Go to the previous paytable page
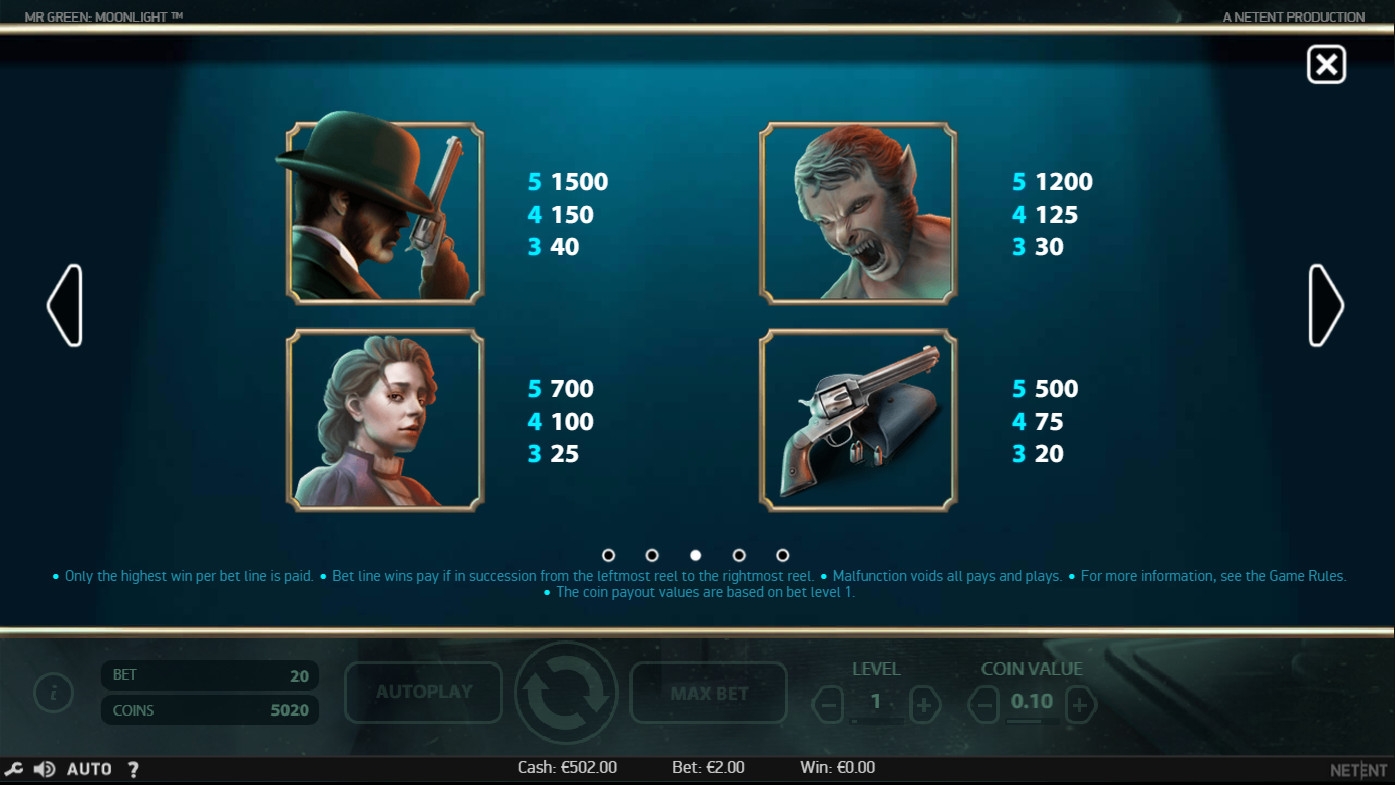 (x=65, y=306)
